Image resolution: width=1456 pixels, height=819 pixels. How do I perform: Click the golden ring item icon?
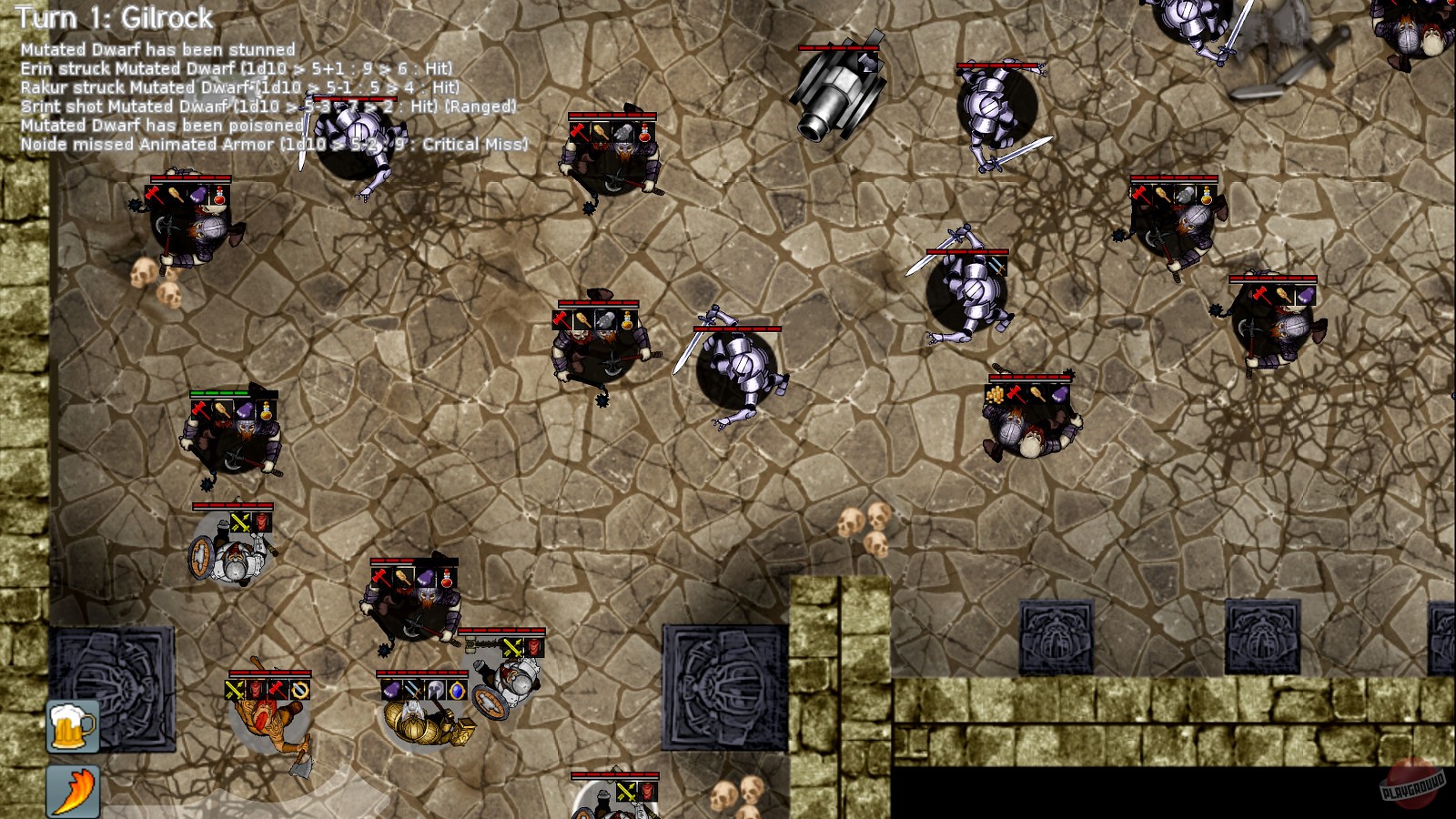301,690
